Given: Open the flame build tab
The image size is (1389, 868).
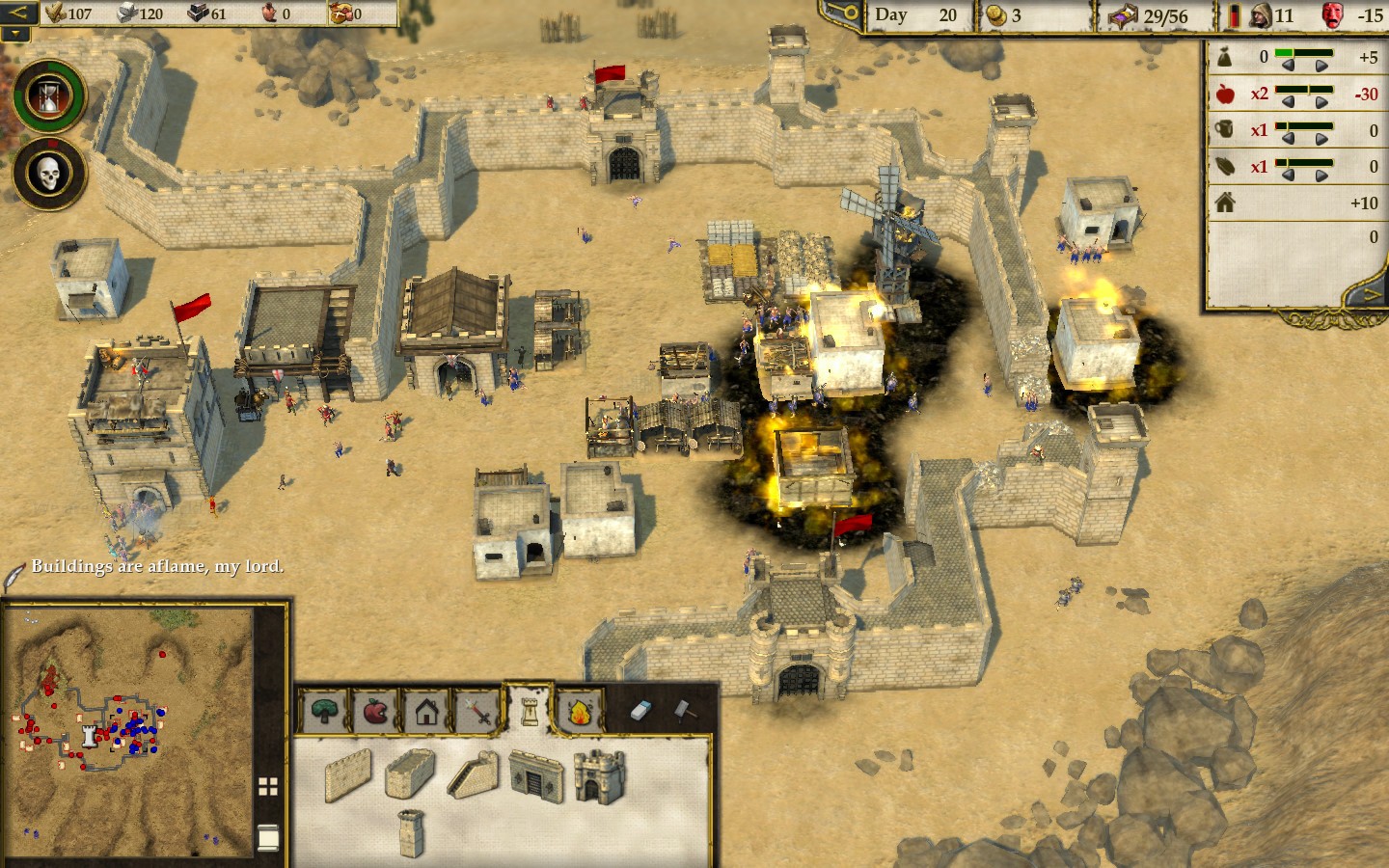Looking at the screenshot, I should coord(580,712).
